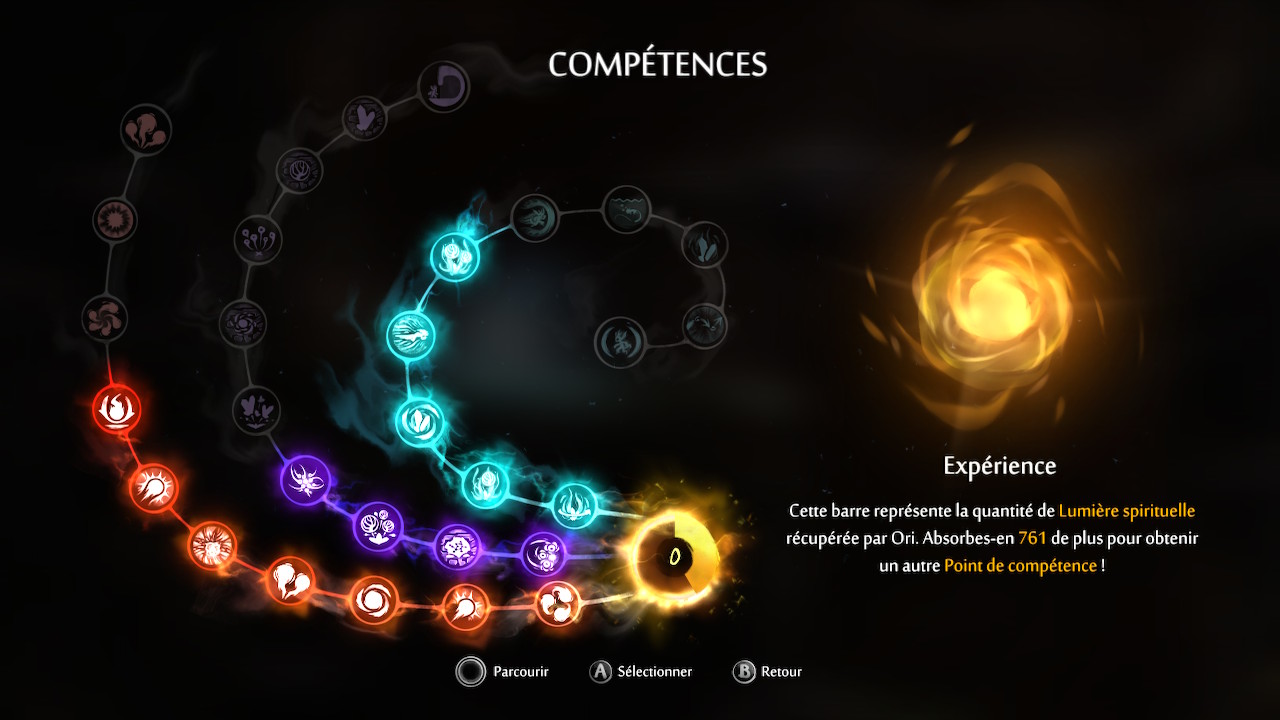
Task: Select the locked dark sunburst skill node
Action: pos(115,219)
